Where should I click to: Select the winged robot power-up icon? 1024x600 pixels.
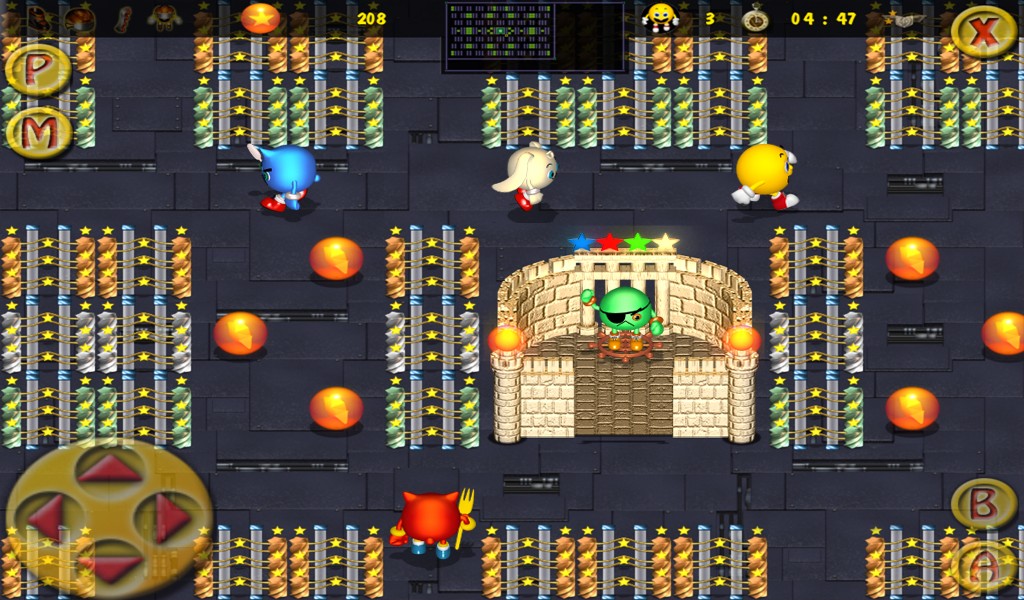(x=164, y=17)
